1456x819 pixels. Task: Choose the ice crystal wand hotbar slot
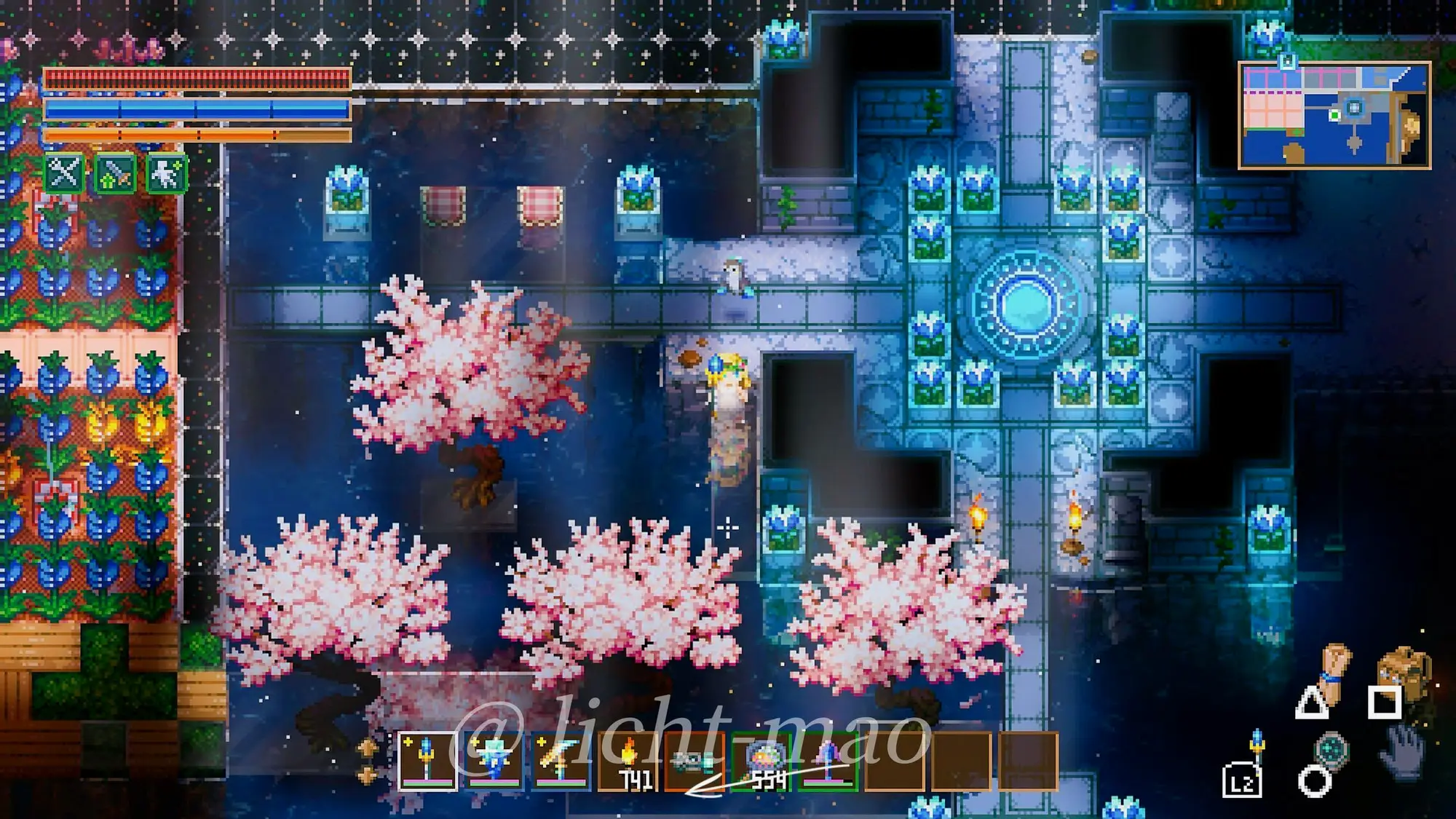coord(494,761)
